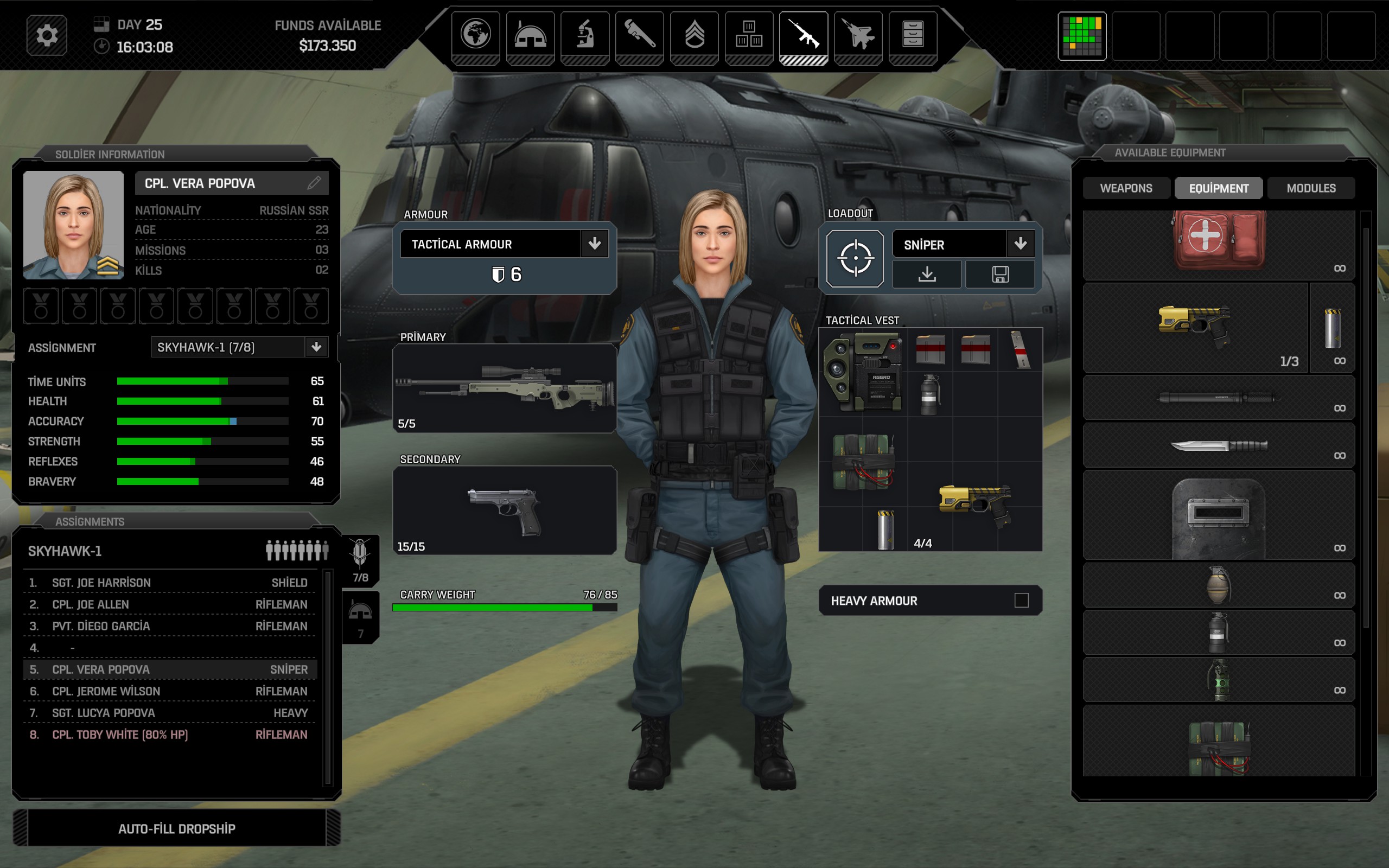Toggle the Heavy Armour checkbox
Viewport: 1389px width, 868px height.
[1021, 601]
